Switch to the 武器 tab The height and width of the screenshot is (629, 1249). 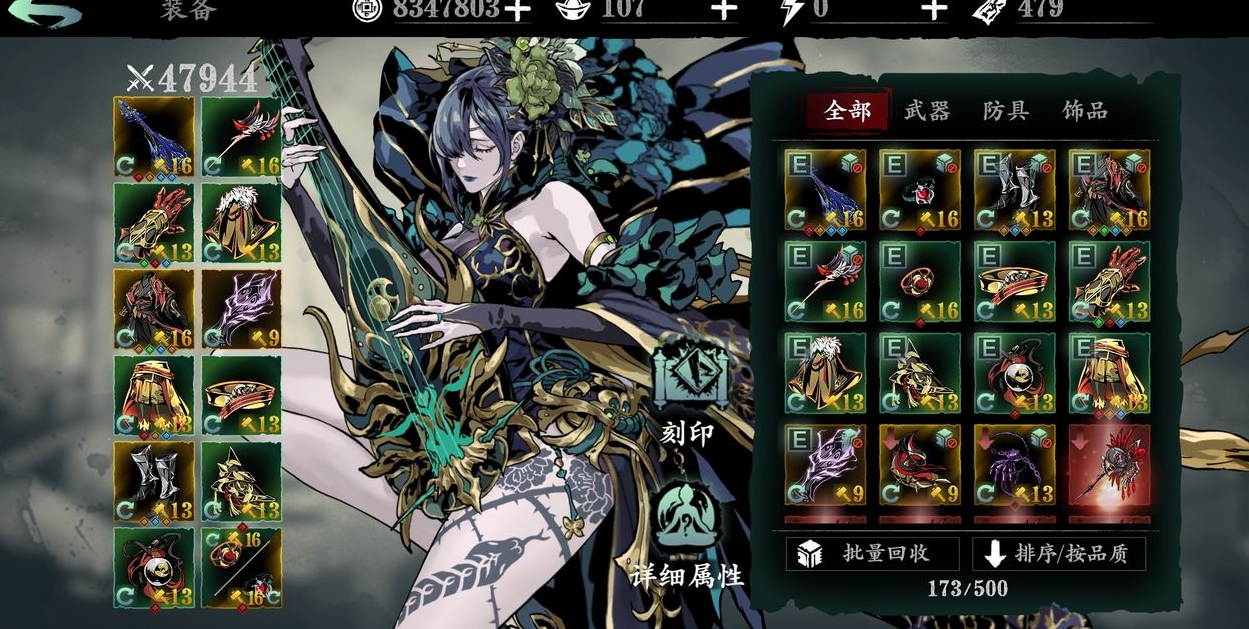(x=926, y=111)
